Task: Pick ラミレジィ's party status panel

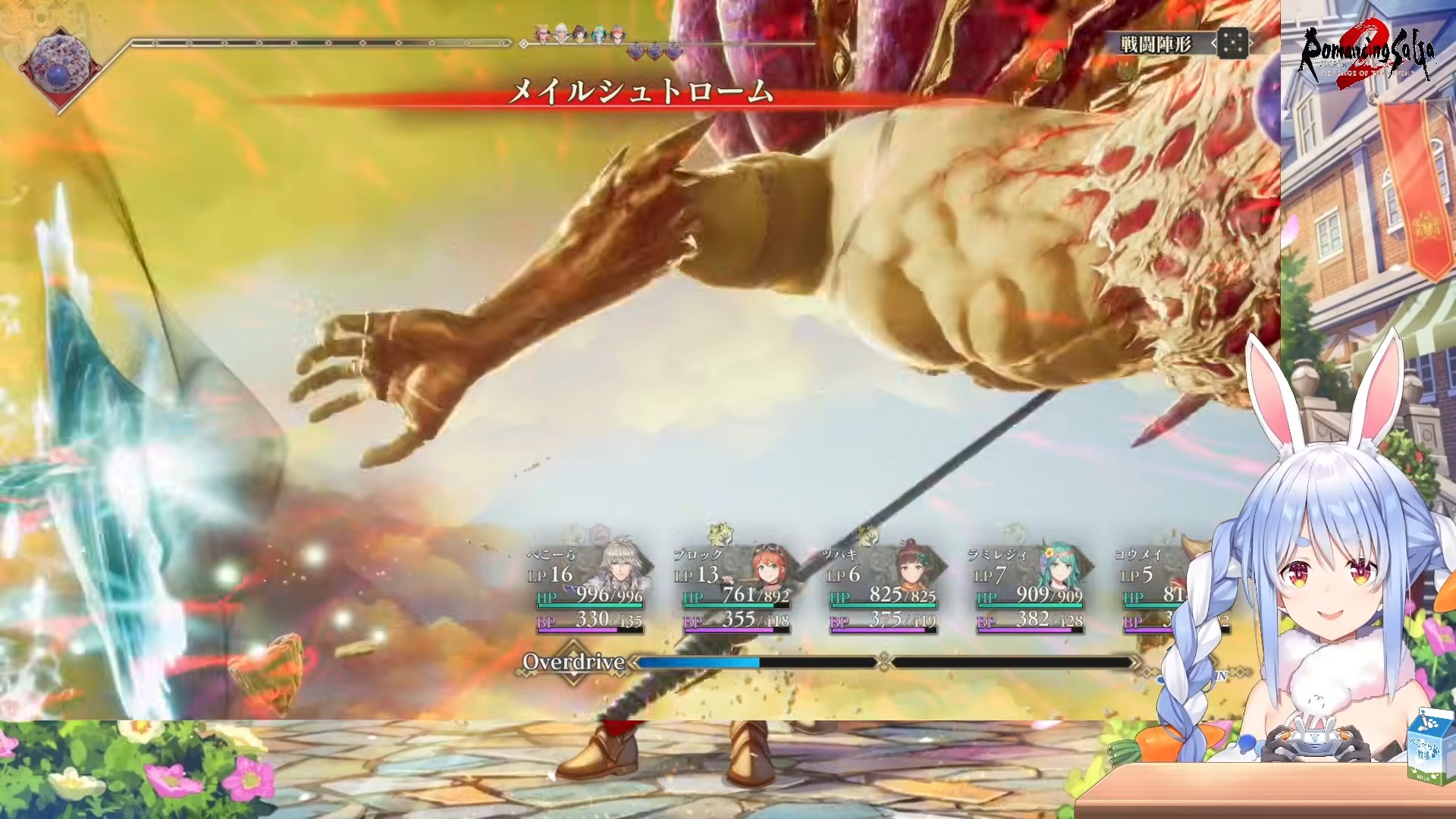Action: (x=1029, y=590)
